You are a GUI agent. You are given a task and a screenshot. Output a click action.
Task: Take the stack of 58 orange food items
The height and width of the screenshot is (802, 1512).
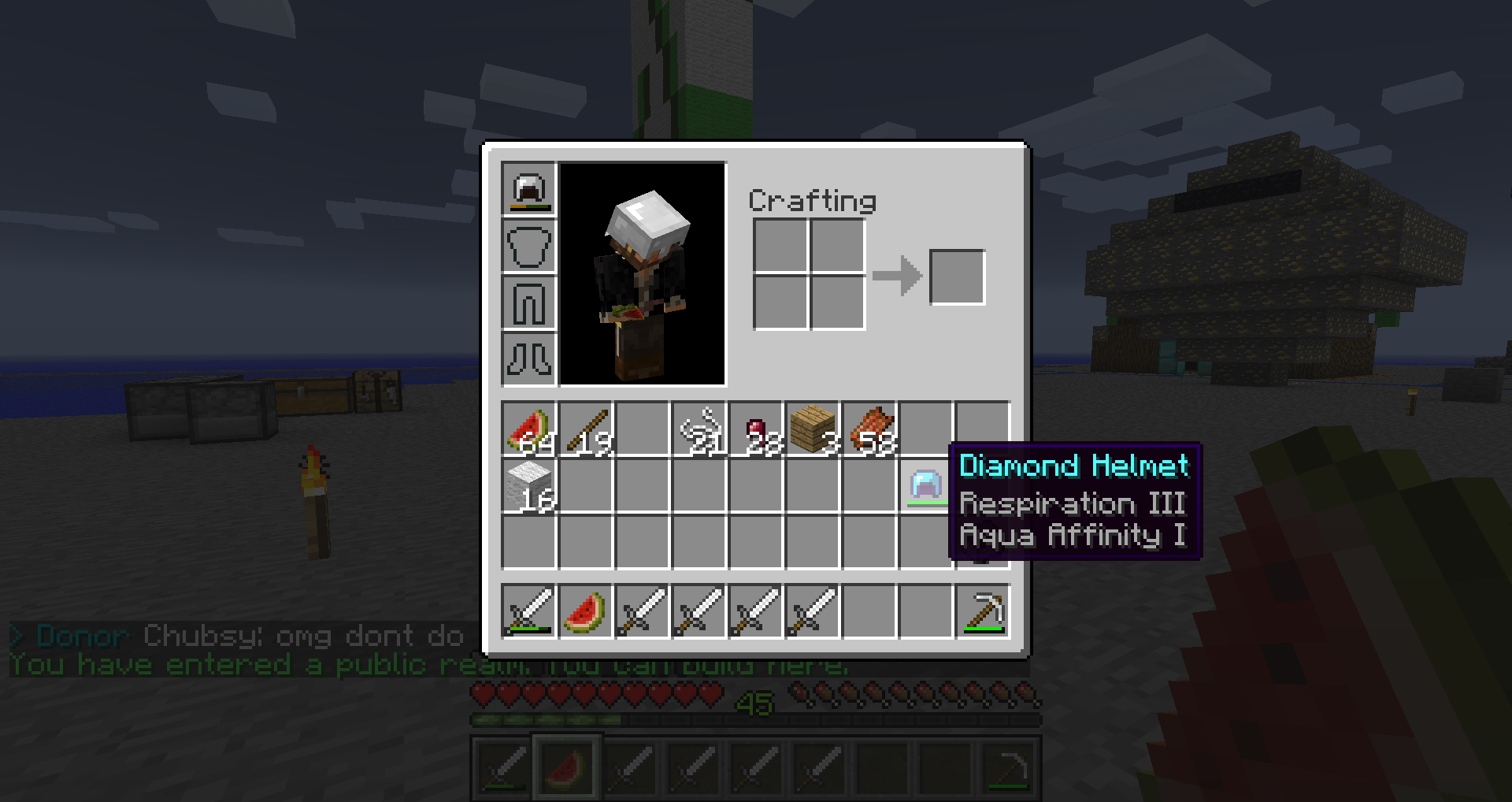pyautogui.click(x=869, y=430)
